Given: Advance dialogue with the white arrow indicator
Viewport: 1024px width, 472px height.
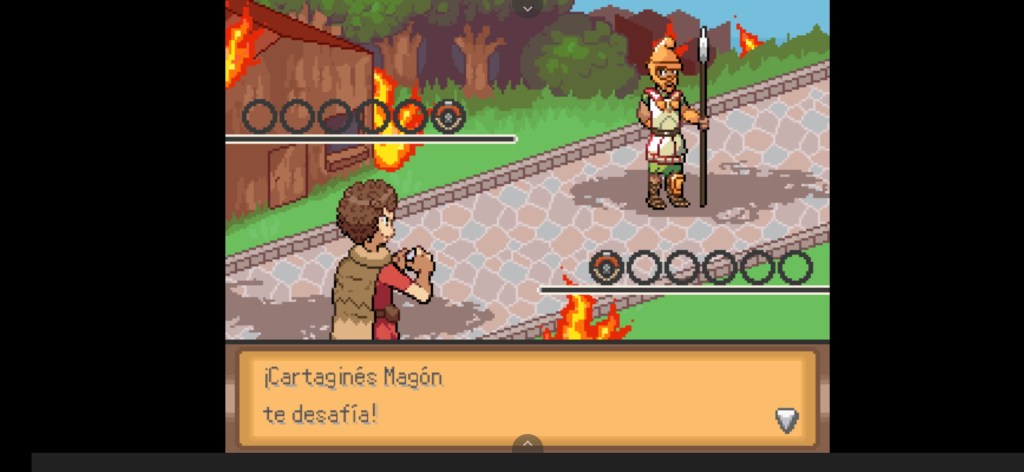Looking at the screenshot, I should (x=787, y=419).
